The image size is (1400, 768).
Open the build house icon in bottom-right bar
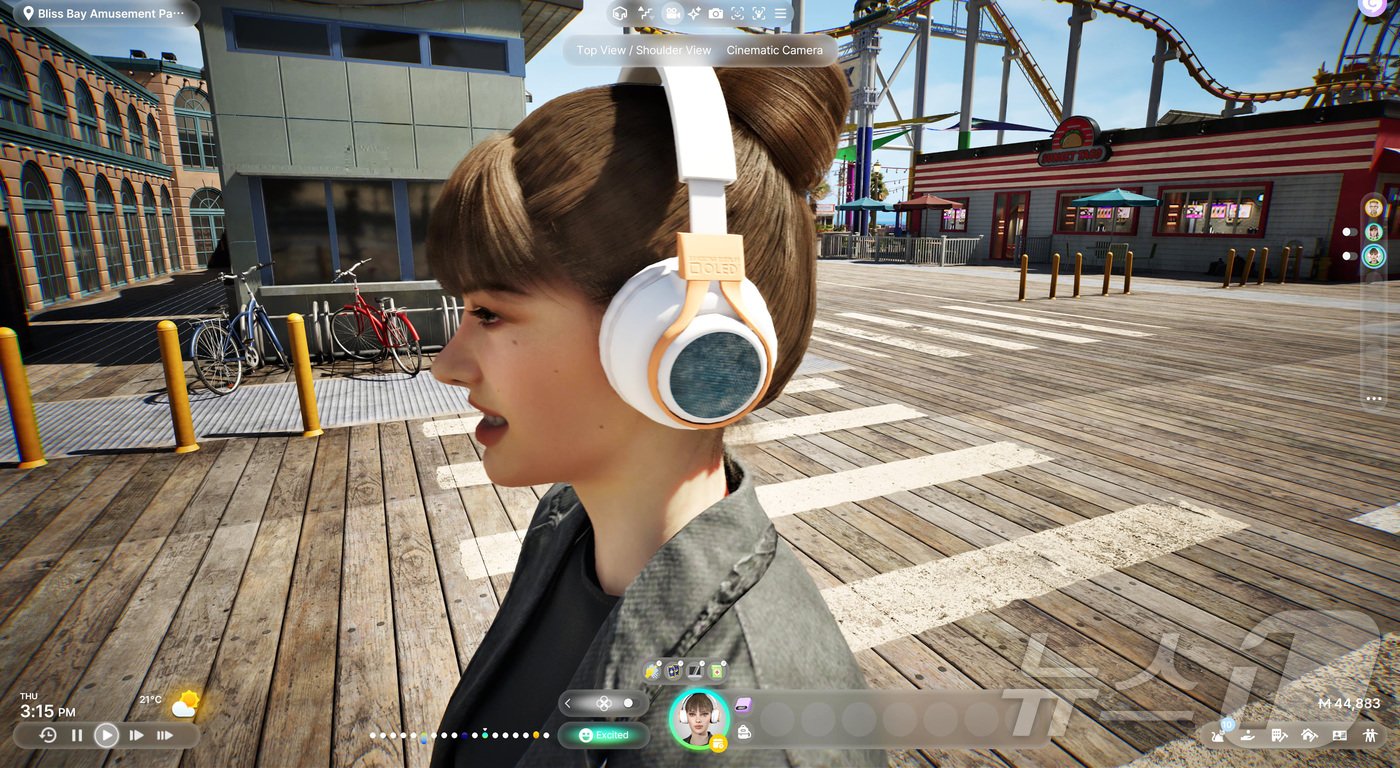point(1309,735)
